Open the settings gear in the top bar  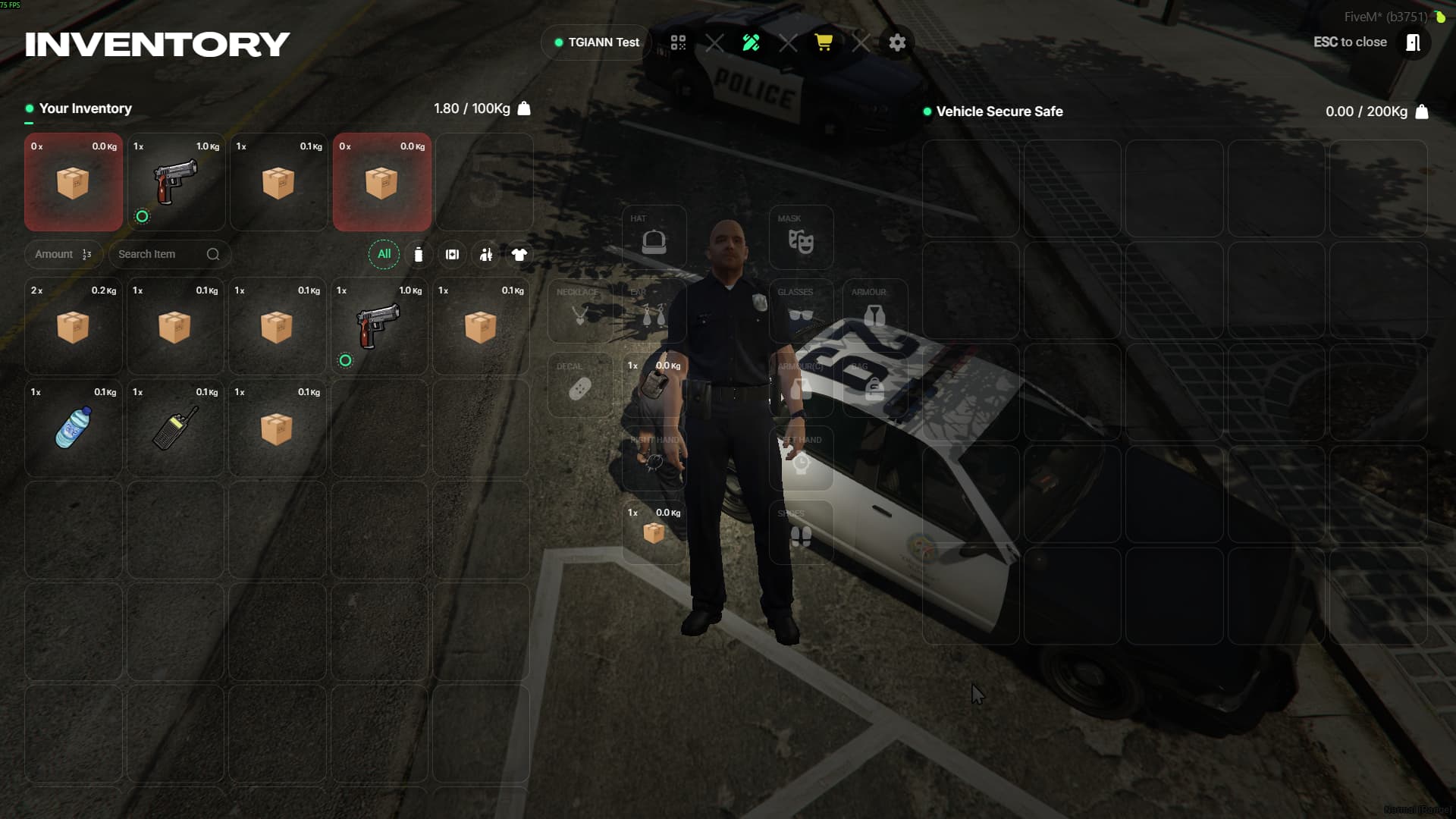tap(897, 42)
